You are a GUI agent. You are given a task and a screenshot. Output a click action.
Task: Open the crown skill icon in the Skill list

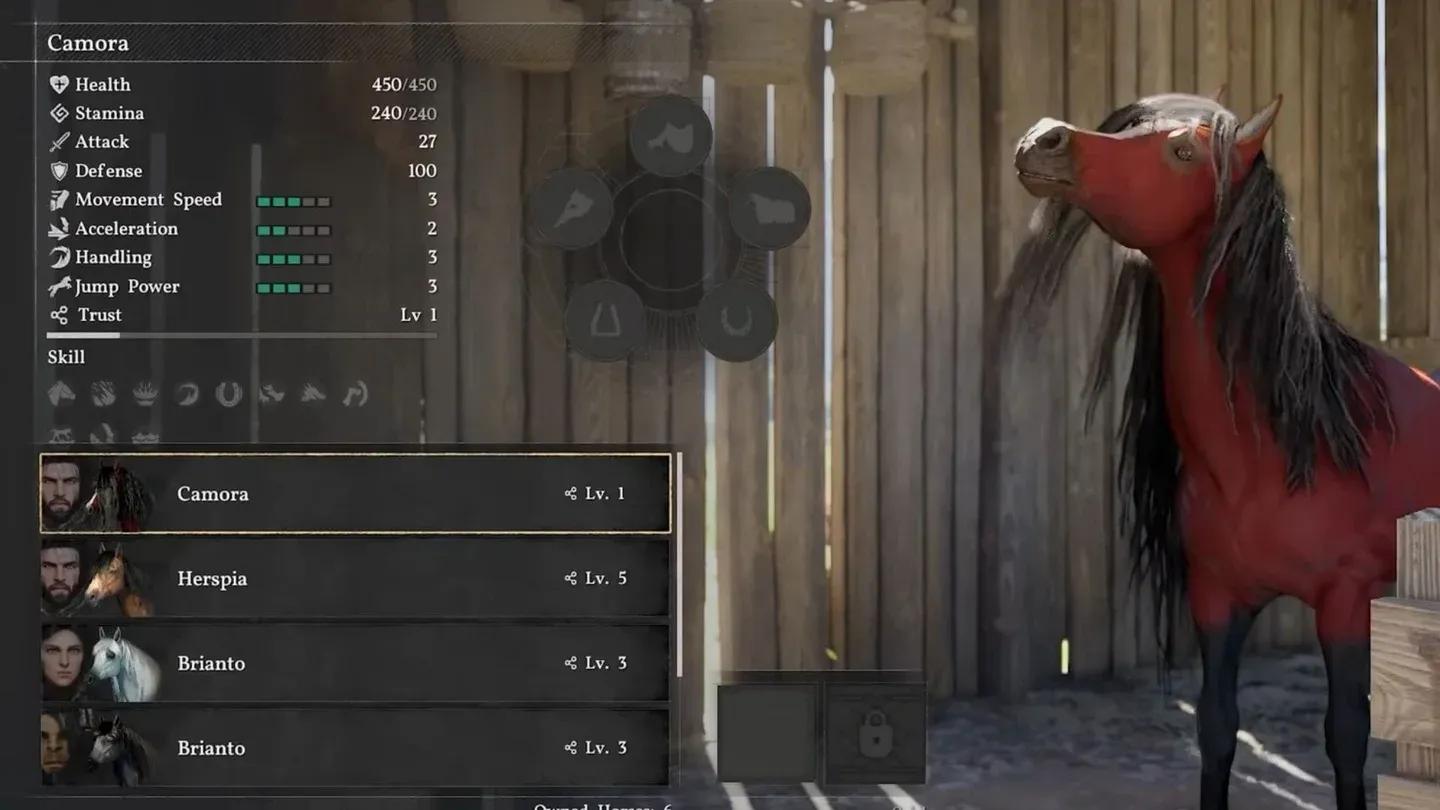(x=145, y=394)
